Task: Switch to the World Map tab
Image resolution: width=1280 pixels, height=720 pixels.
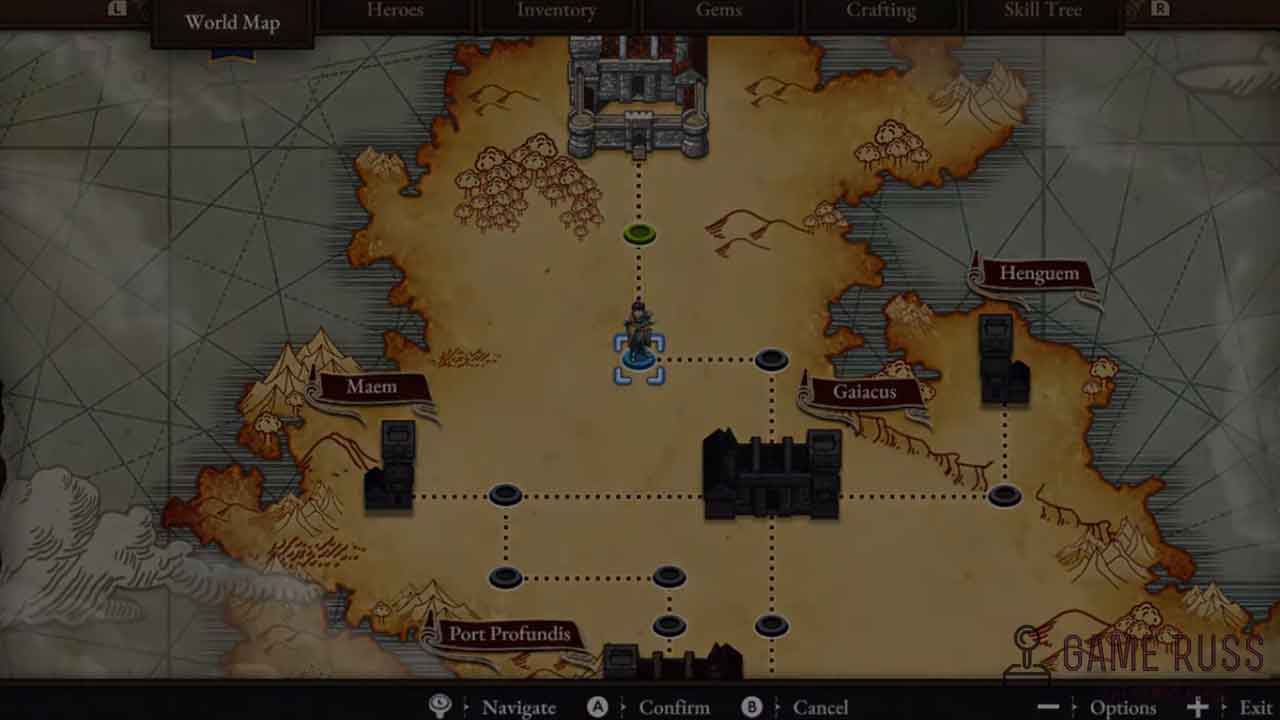Action: pyautogui.click(x=232, y=22)
